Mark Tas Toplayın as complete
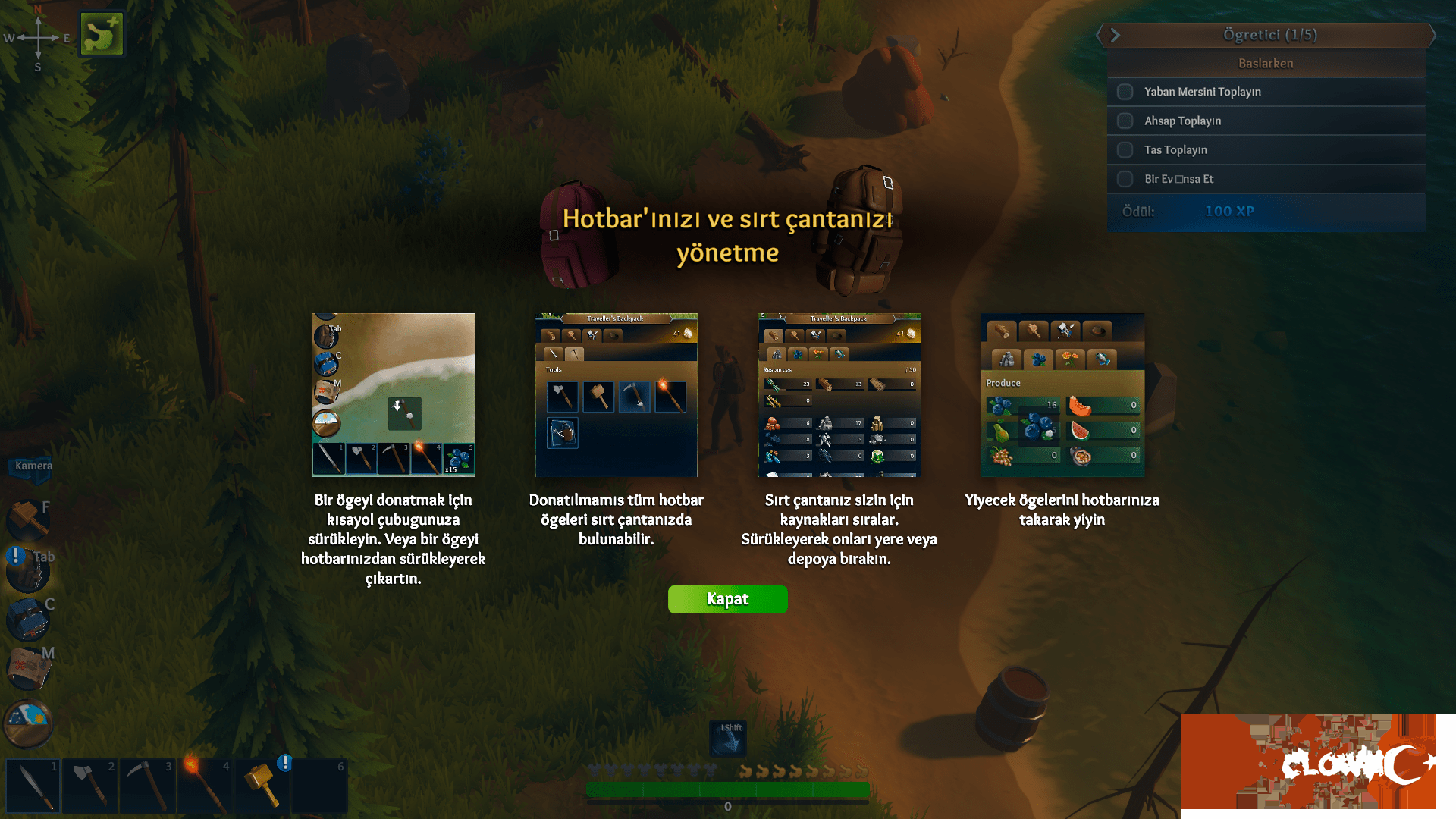This screenshot has width=1456, height=819. pos(1125,149)
